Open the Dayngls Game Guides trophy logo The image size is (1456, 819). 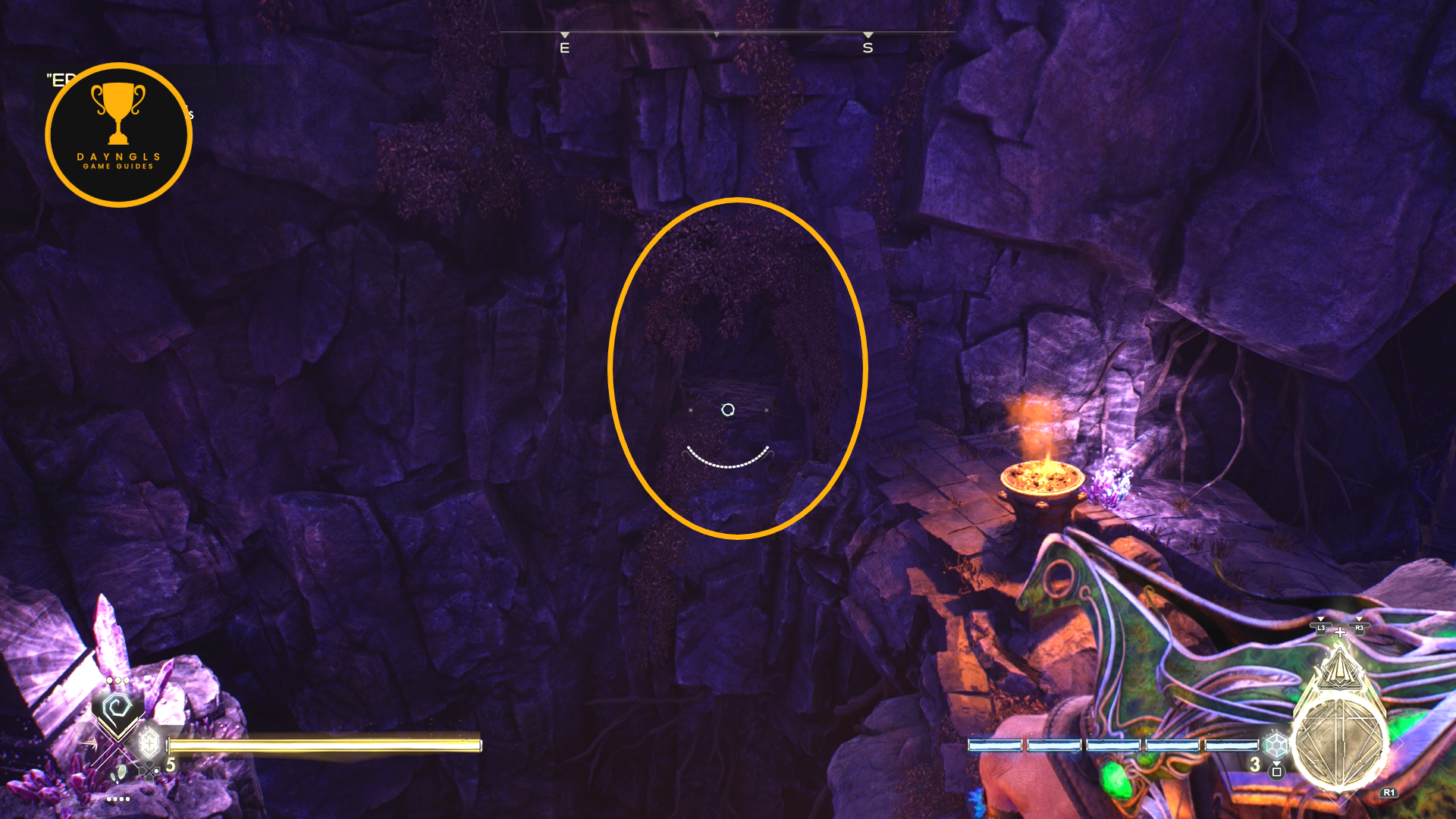pos(118,135)
